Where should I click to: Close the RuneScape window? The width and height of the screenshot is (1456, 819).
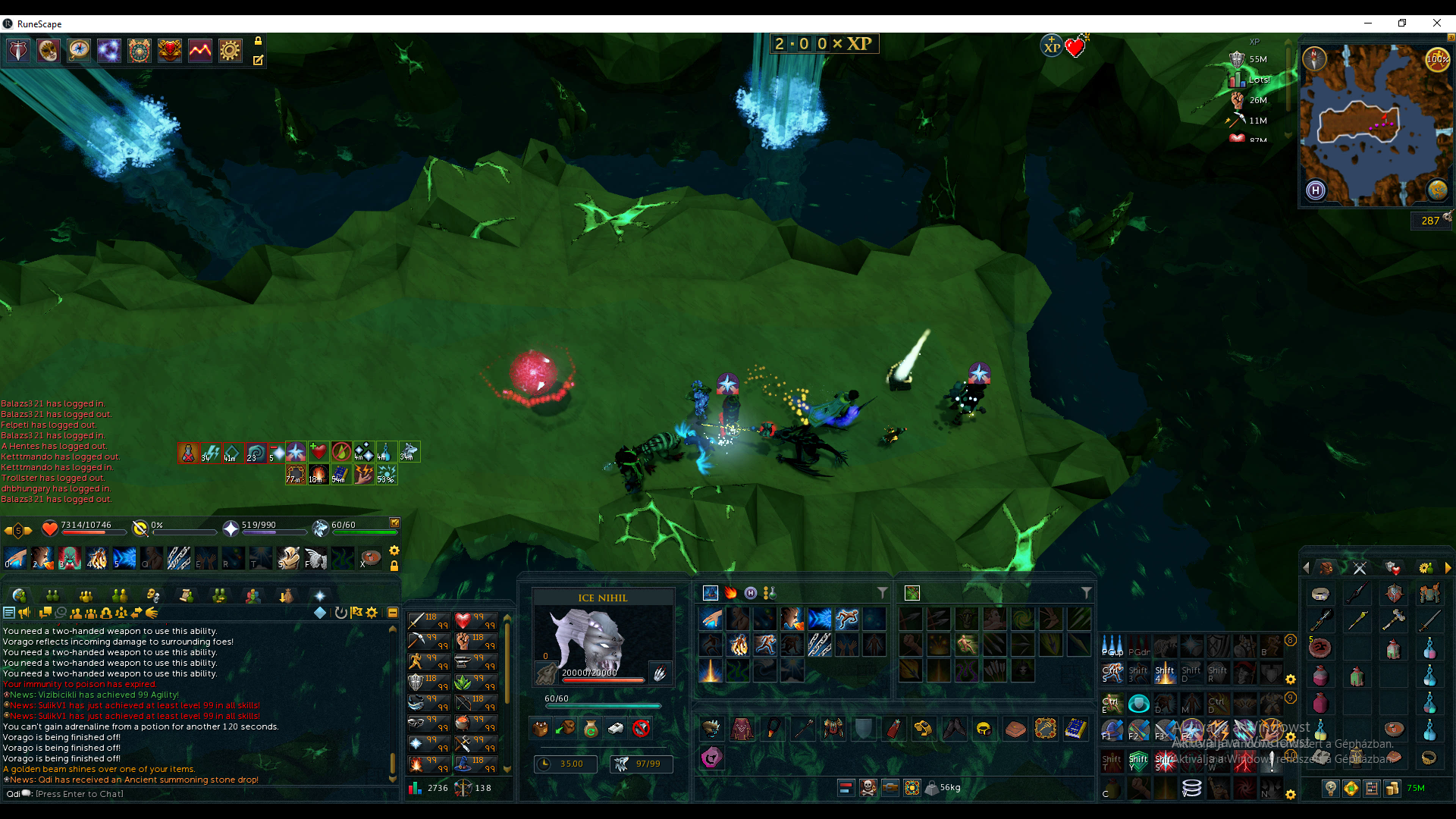[x=1436, y=24]
